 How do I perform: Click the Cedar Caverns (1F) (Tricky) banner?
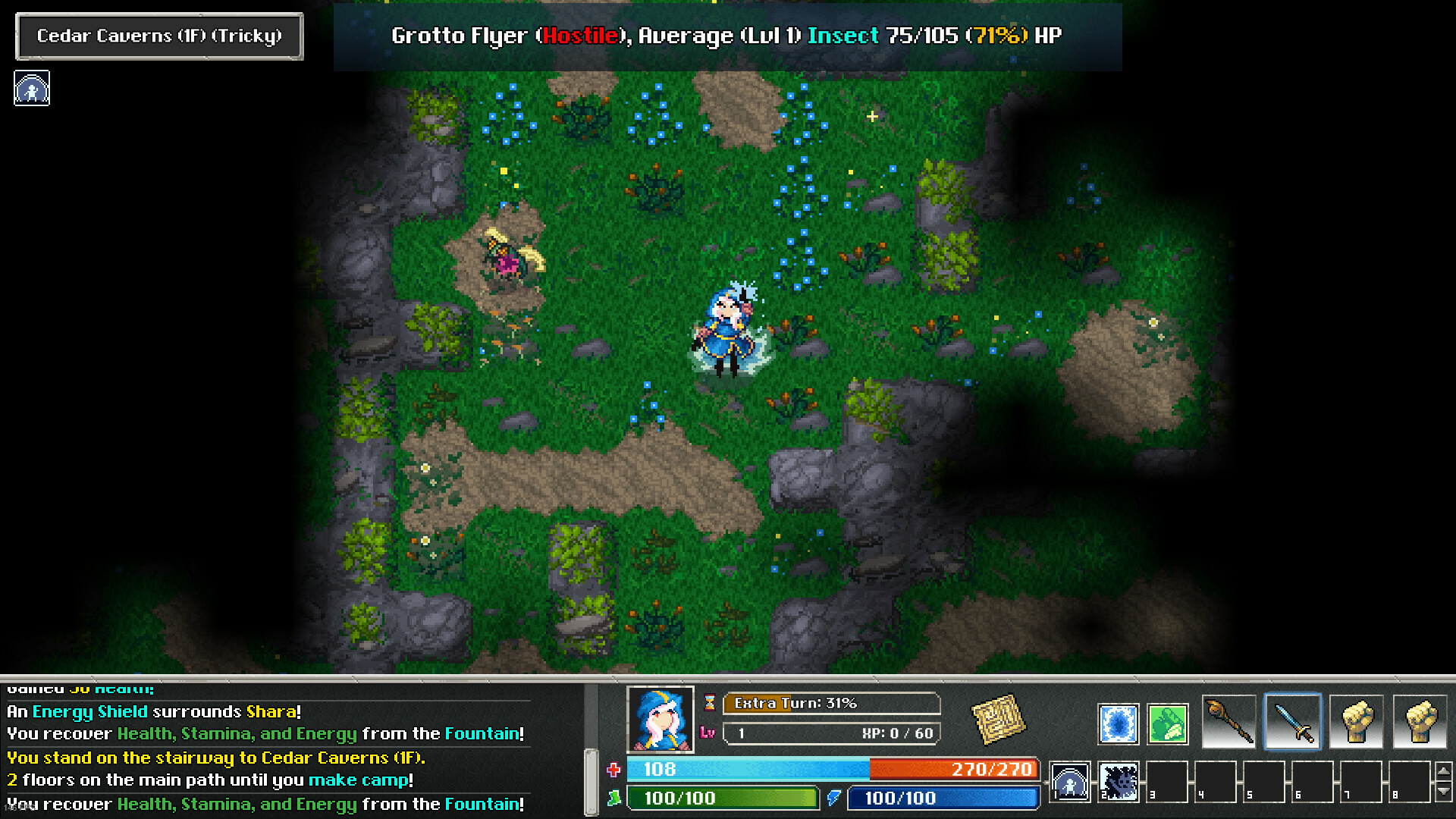point(158,36)
